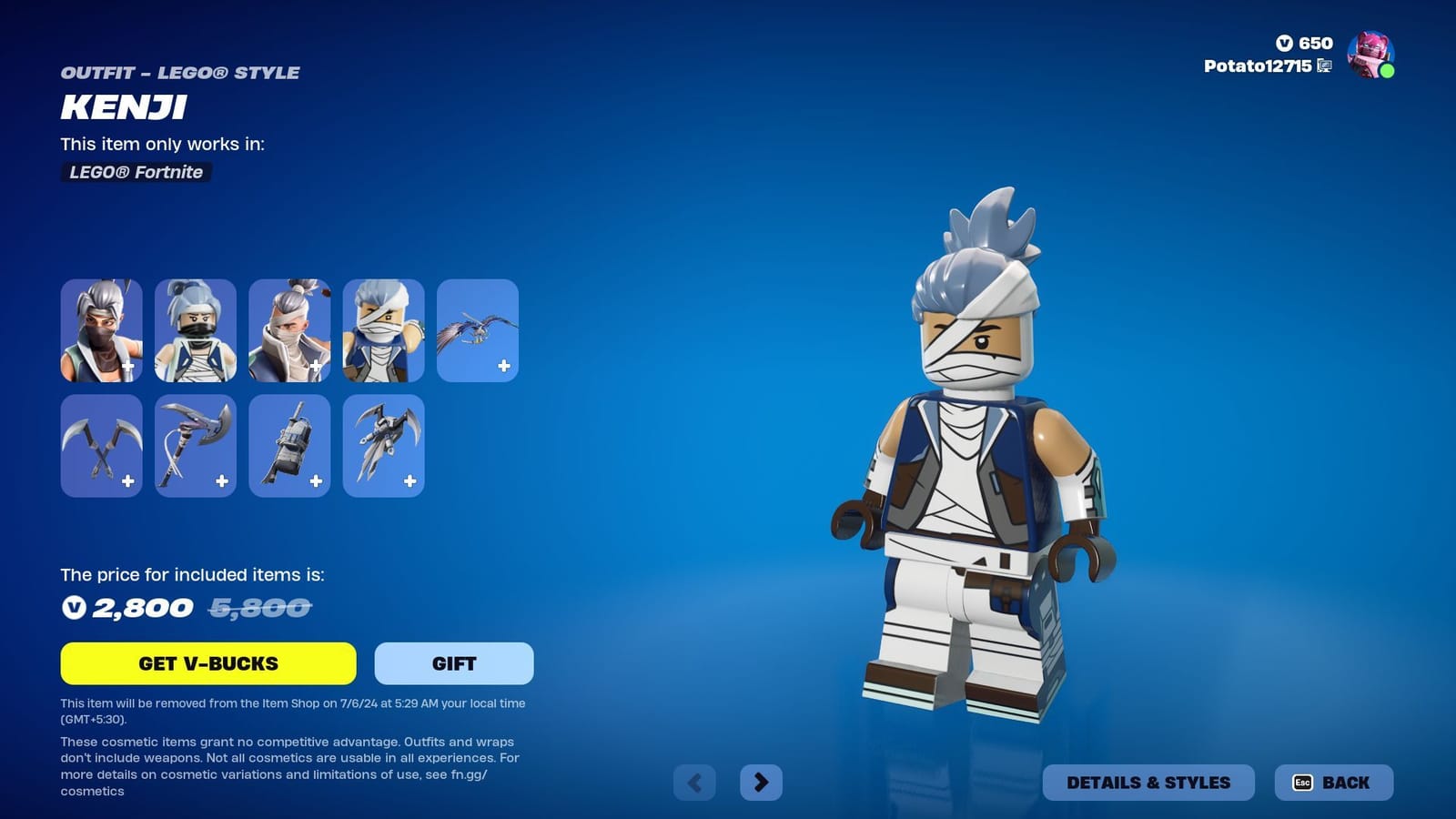Select the dual scythes pickaxe item
This screenshot has height=819, width=1456.
click(x=101, y=446)
